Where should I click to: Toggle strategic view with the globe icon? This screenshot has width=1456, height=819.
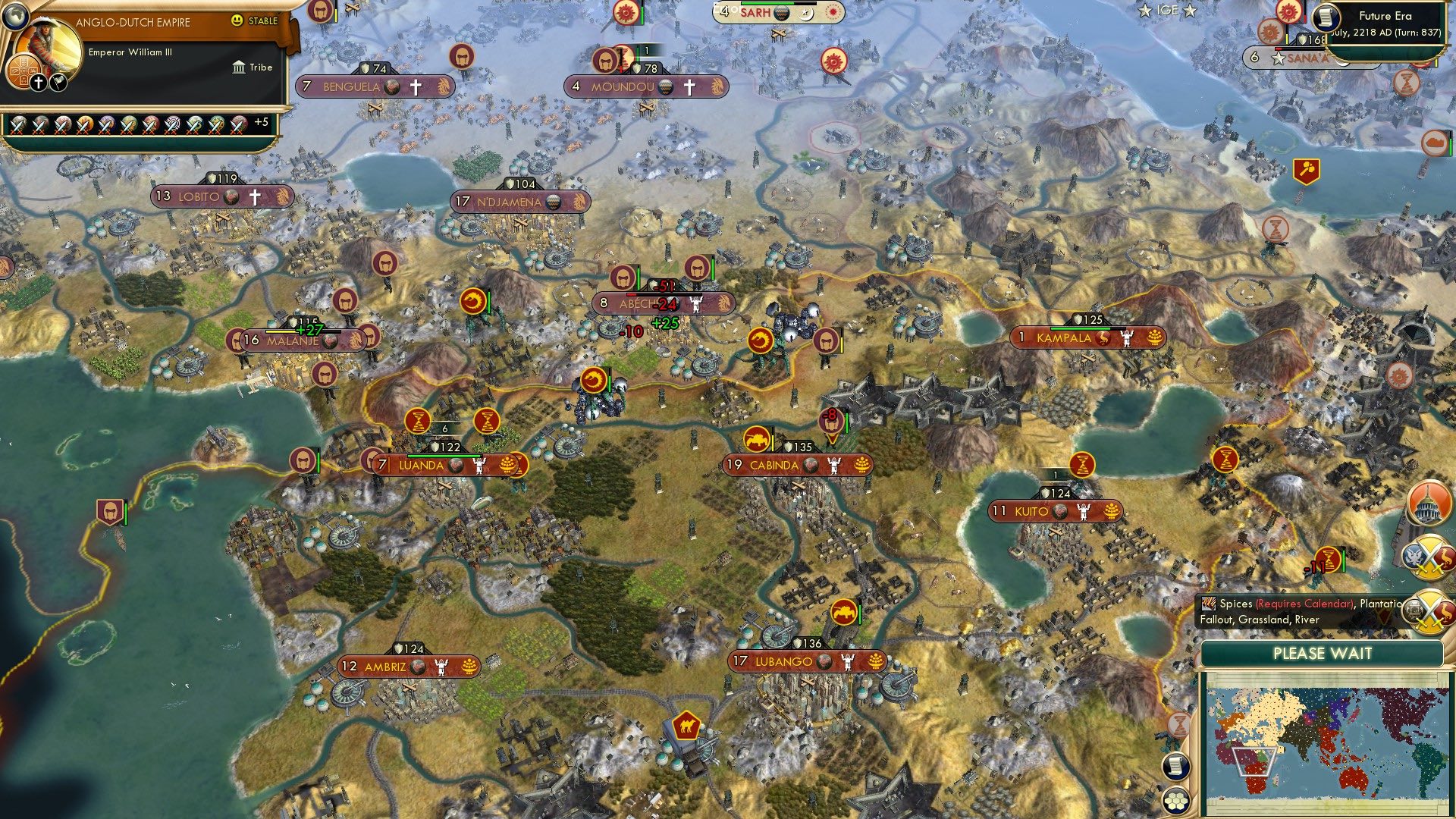pos(15,17)
